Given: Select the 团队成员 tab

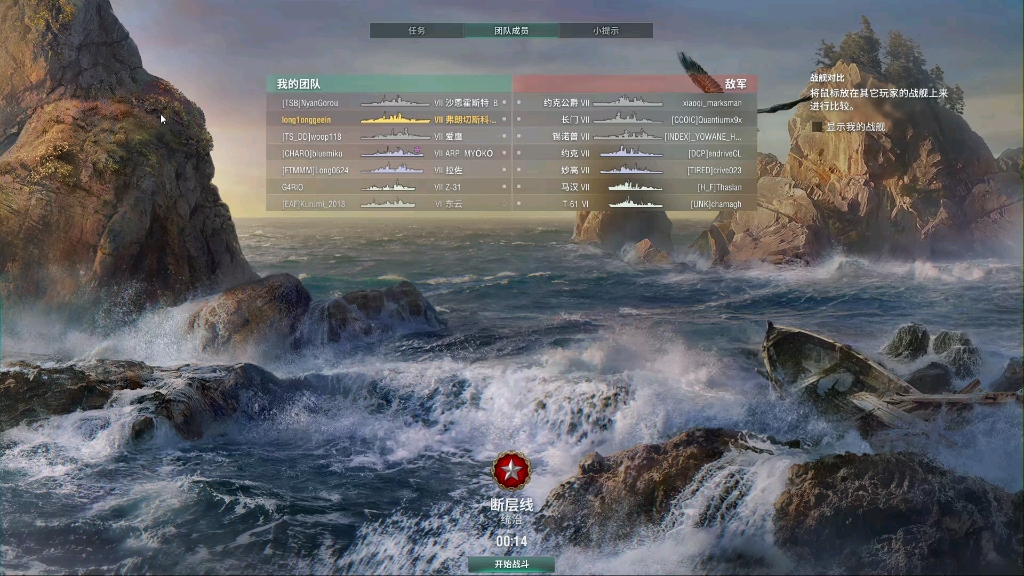Looking at the screenshot, I should point(511,31).
